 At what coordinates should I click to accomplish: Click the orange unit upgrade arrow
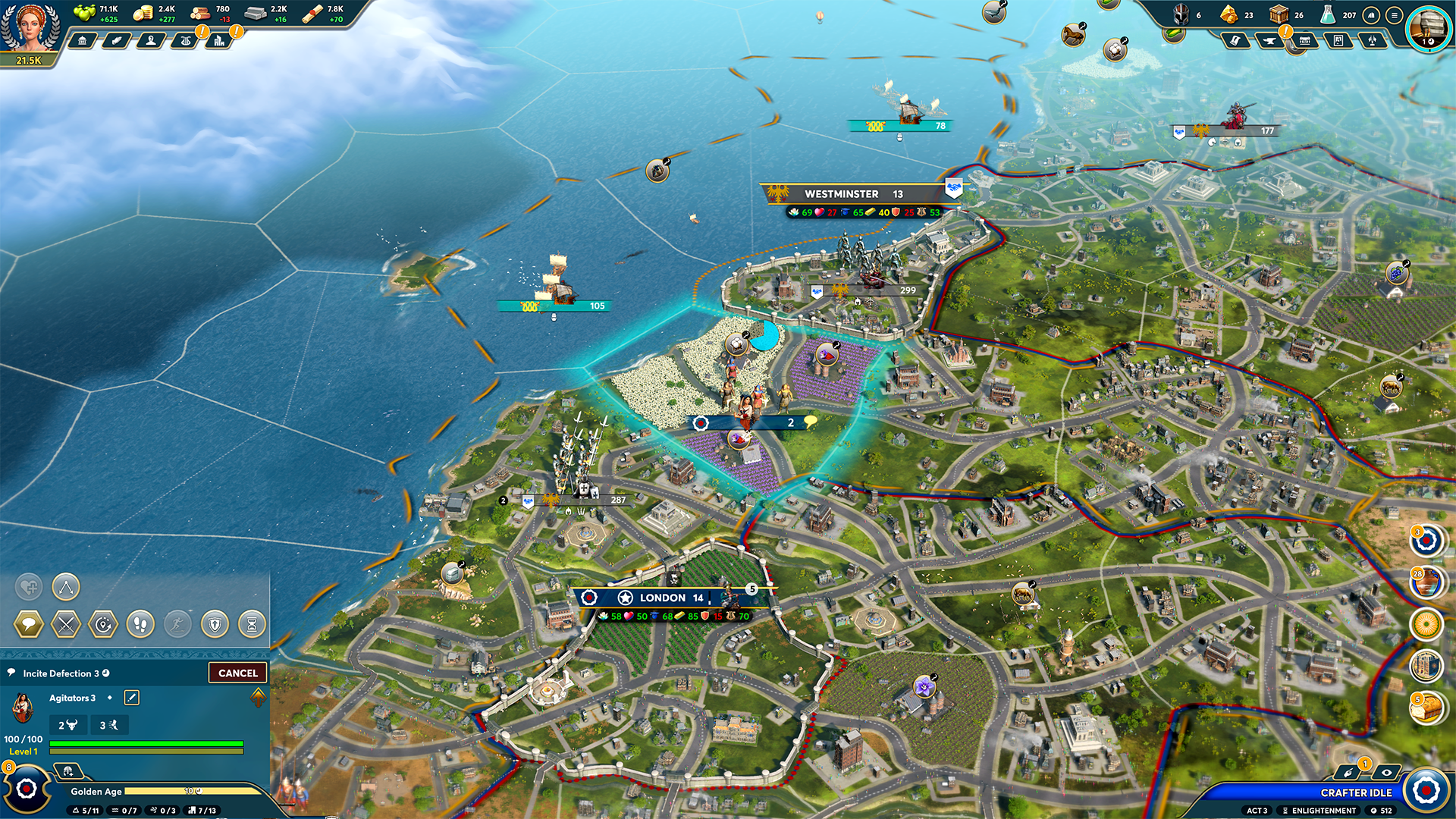point(259,696)
